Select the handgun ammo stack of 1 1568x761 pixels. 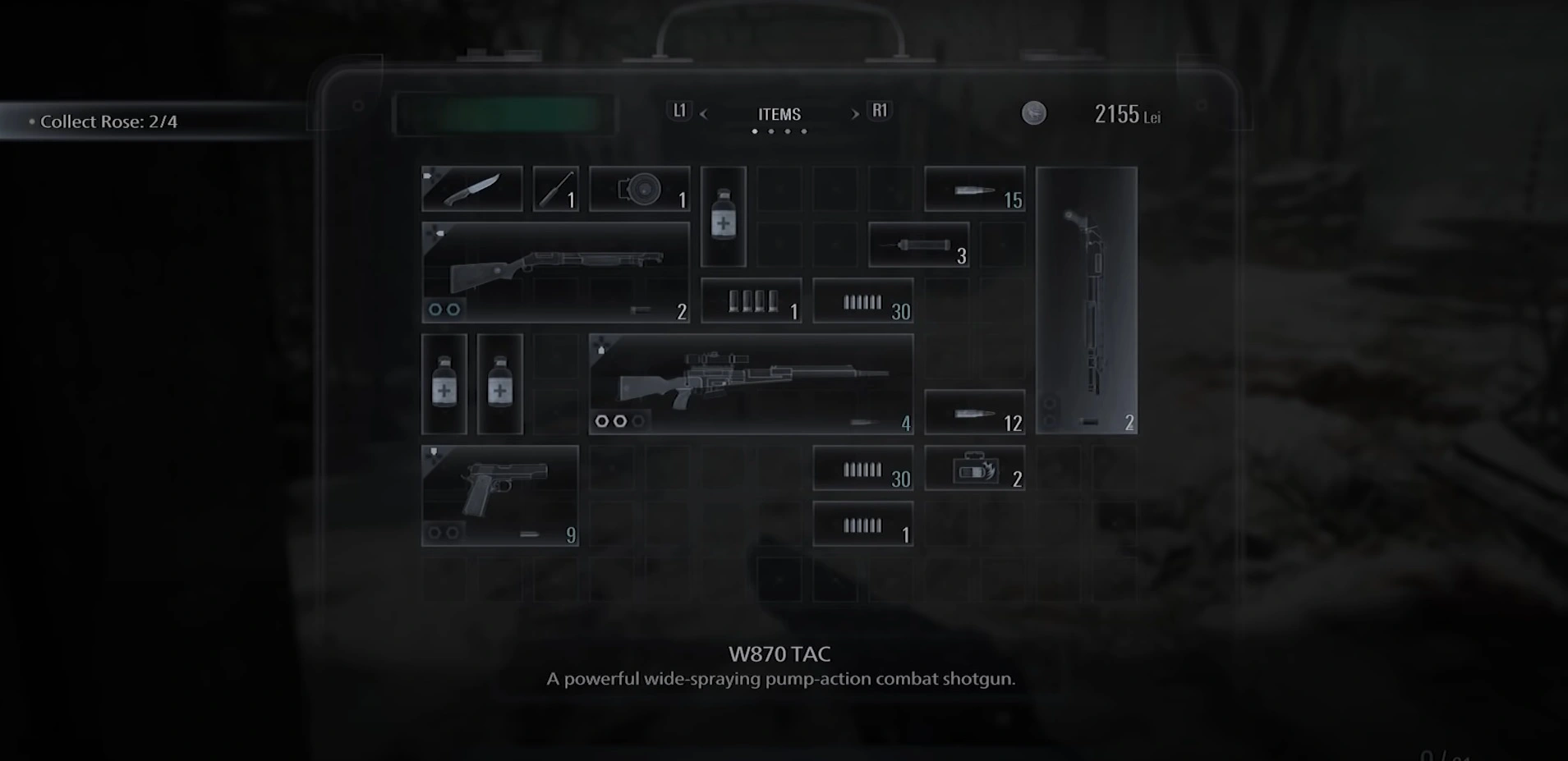(862, 524)
